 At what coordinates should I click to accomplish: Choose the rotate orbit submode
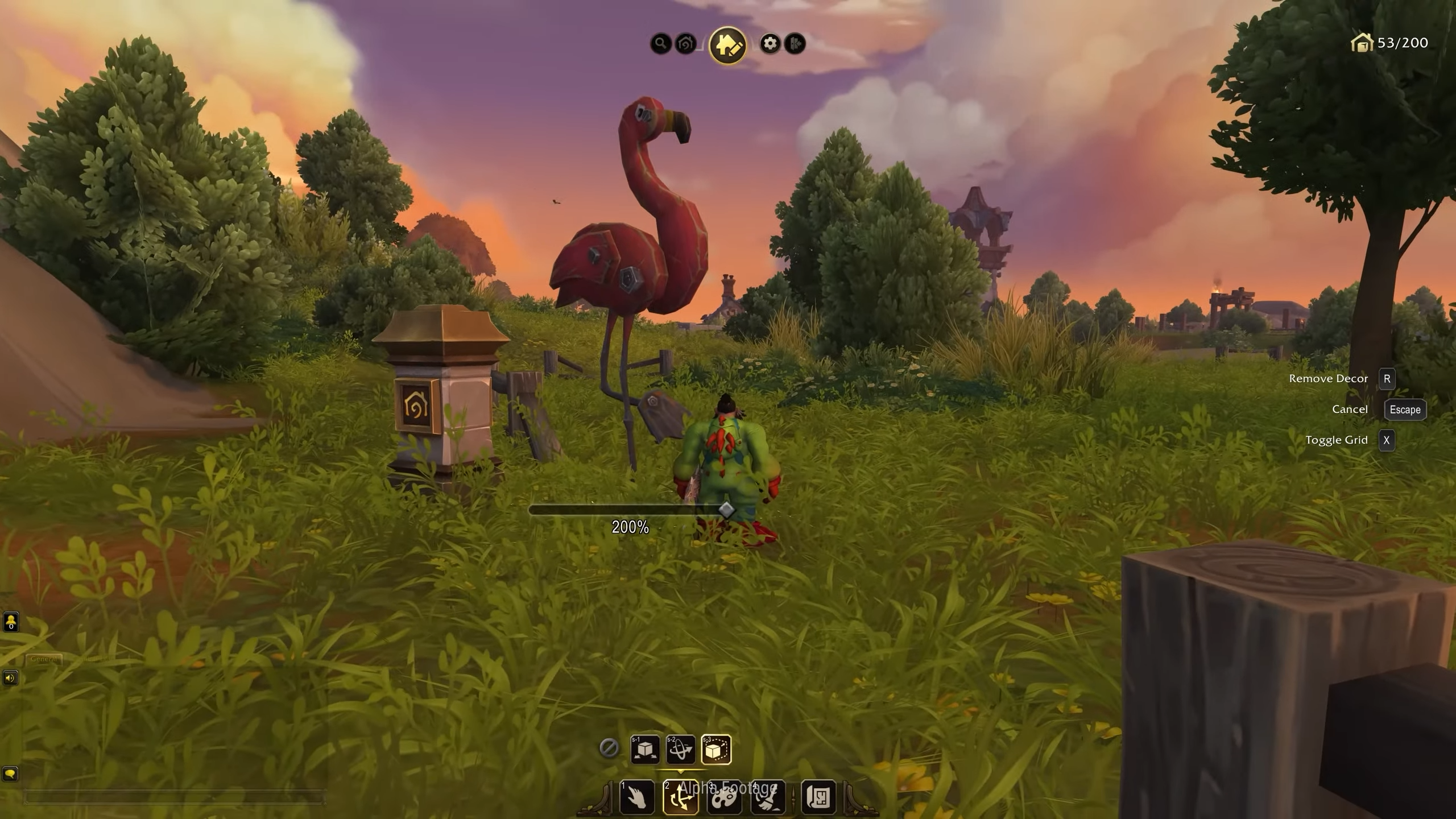coord(680,749)
